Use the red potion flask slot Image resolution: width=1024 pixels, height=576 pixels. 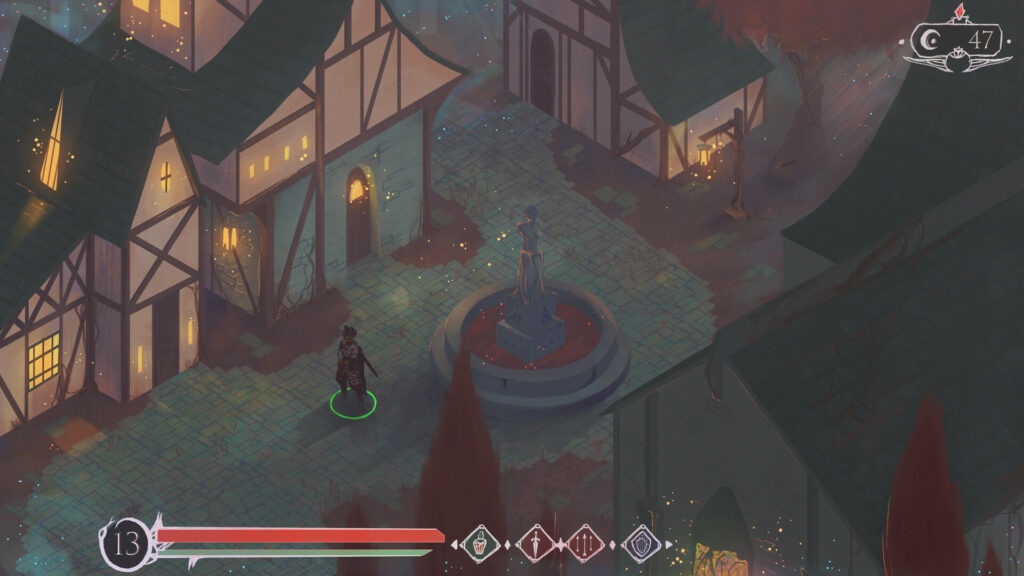[x=481, y=544]
